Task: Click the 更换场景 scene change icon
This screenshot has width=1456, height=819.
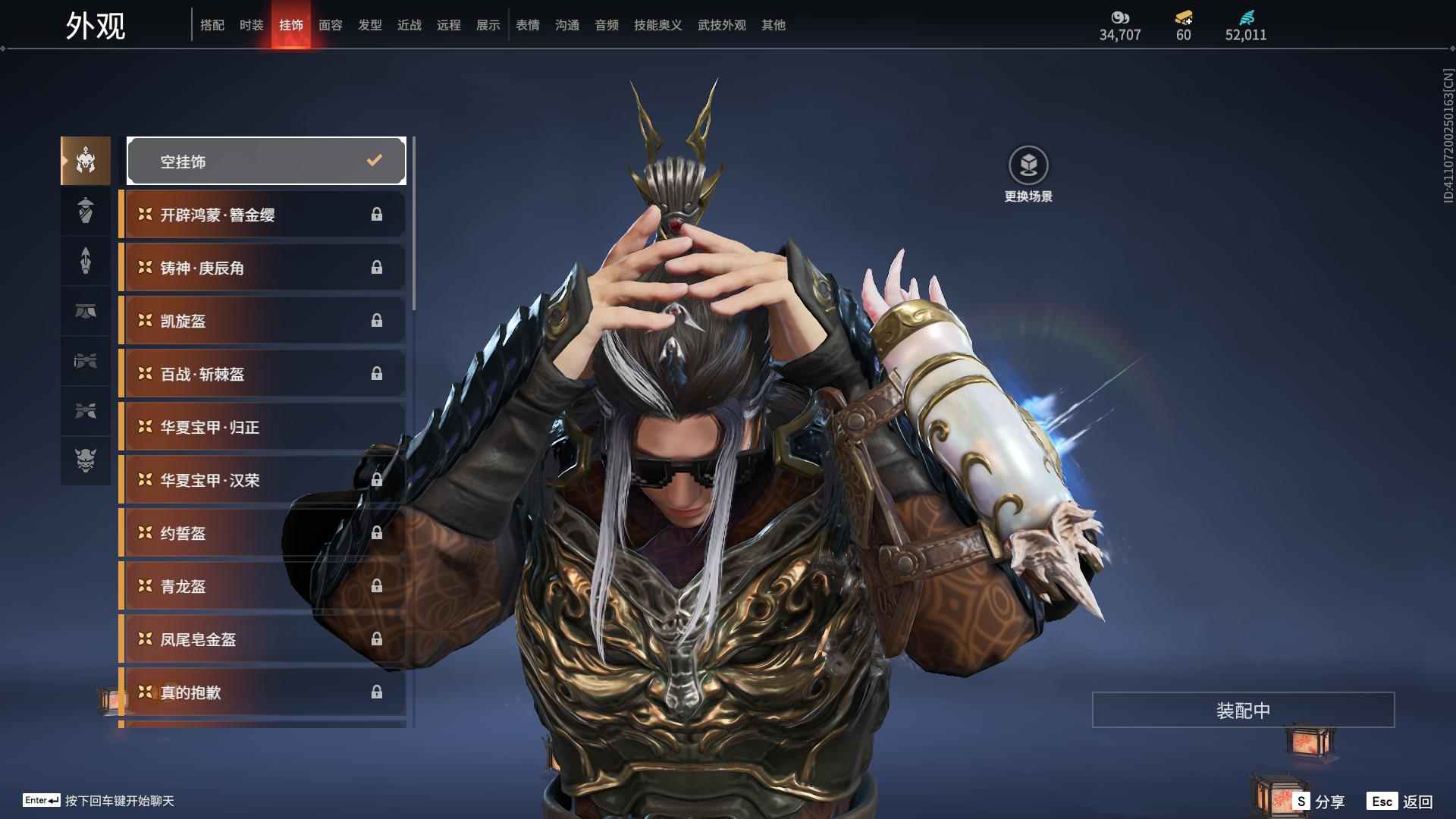Action: tap(1028, 165)
